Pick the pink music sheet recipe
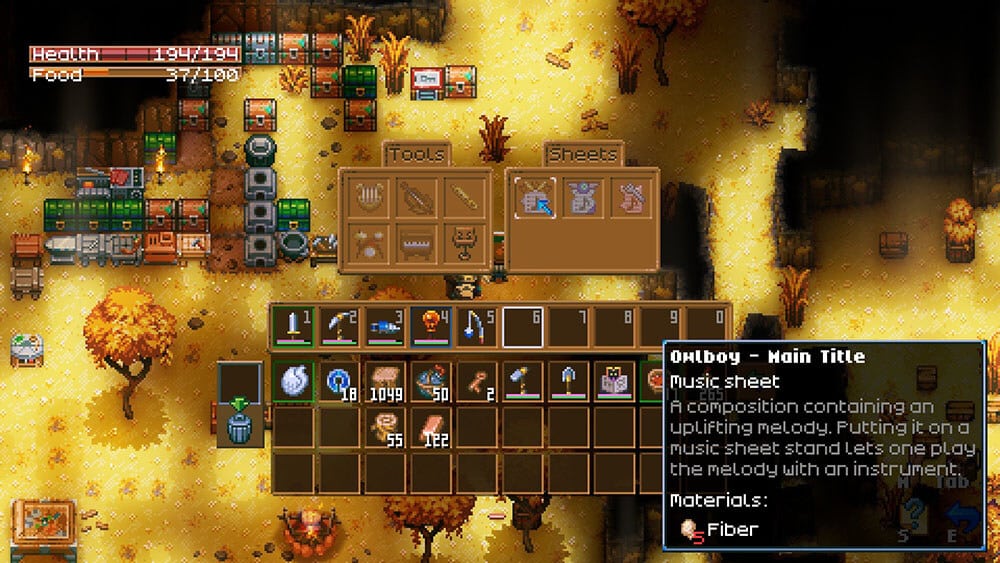1000x563 pixels. [632, 197]
